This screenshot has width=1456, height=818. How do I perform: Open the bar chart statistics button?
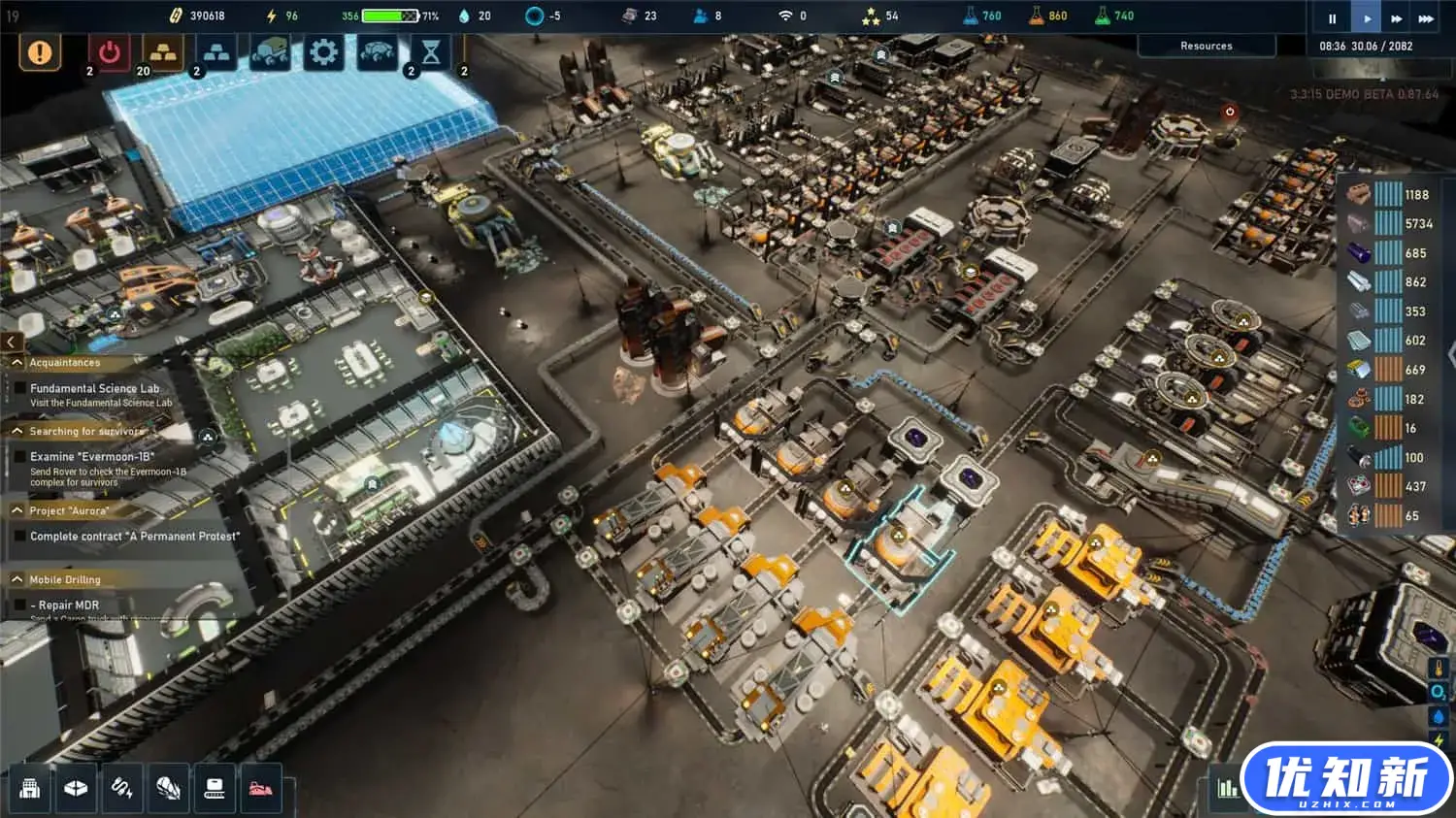1228,789
